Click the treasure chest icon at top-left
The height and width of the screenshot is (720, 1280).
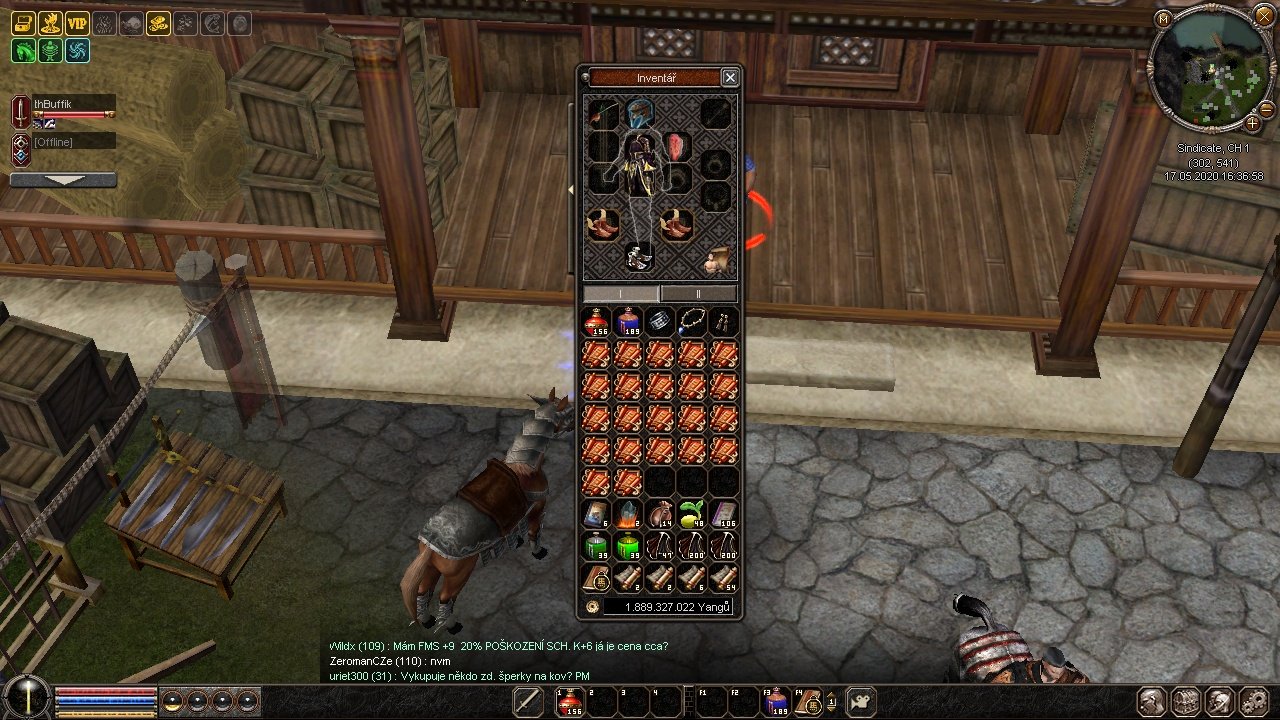pos(24,23)
